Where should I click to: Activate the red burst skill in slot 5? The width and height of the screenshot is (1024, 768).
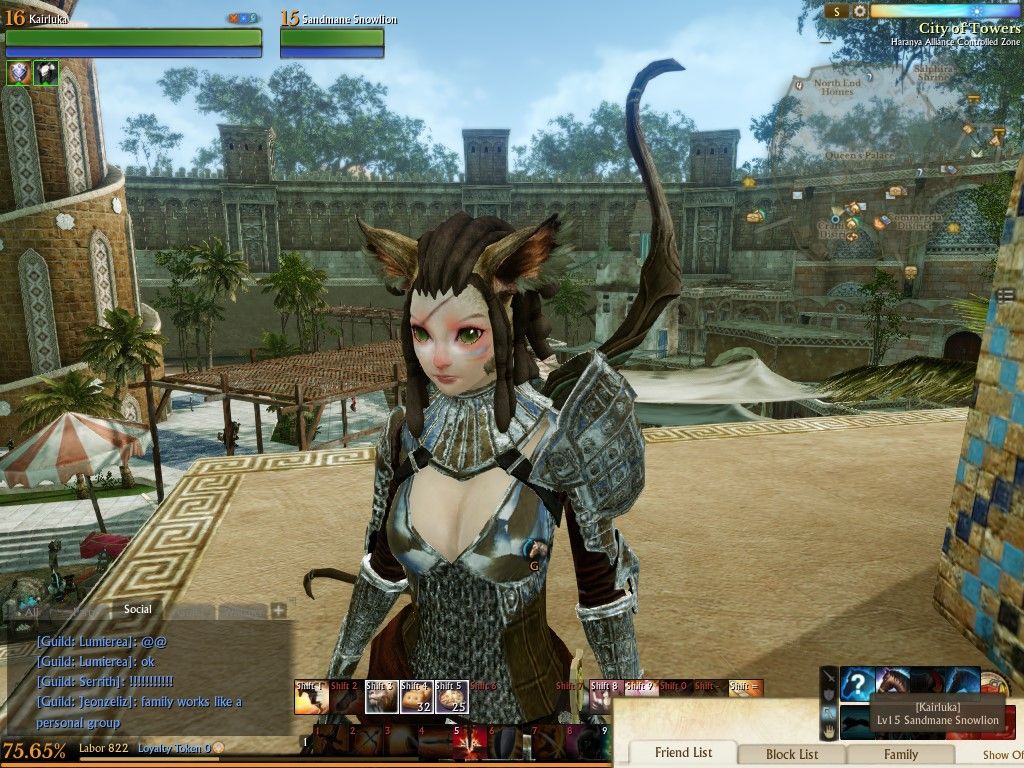point(469,741)
